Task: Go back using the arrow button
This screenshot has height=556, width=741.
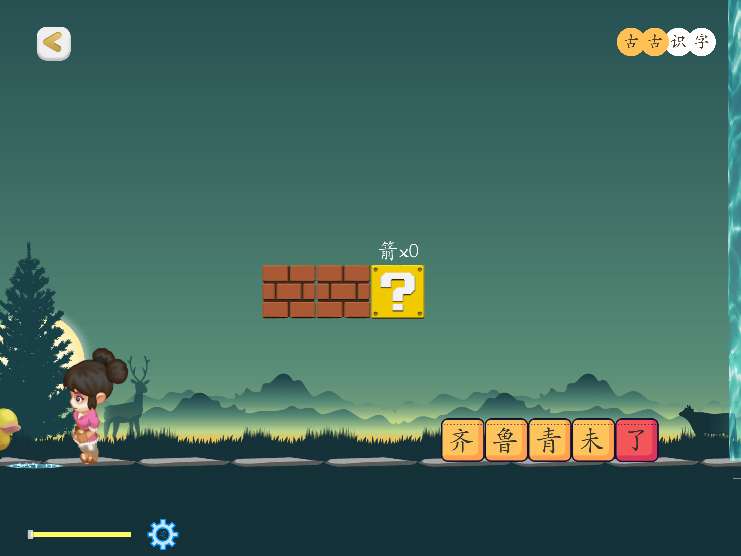Action: pos(54,43)
